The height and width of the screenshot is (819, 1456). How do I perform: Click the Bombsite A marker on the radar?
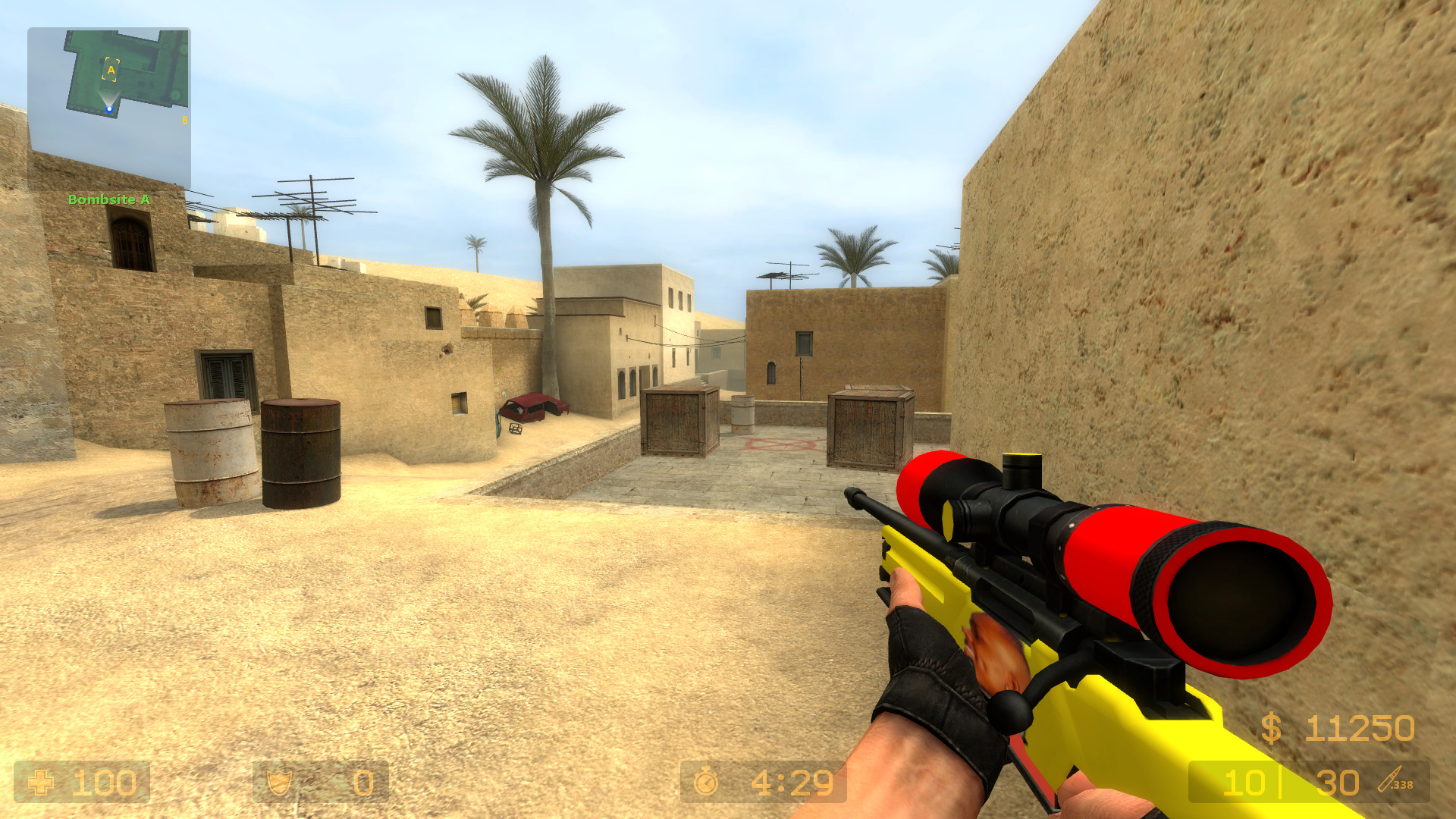point(111,69)
